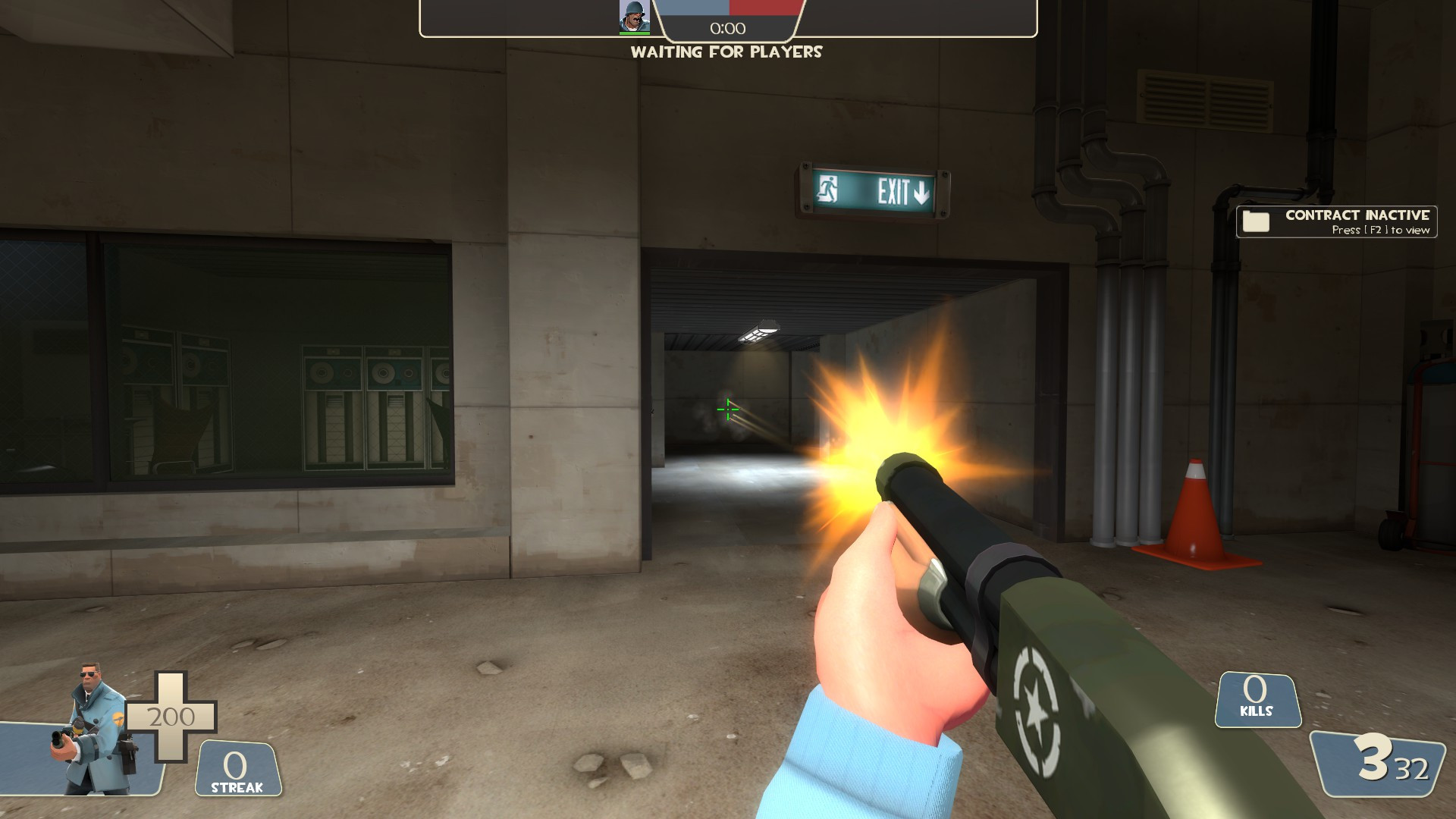Select the Soldier avatar on the round timer
The width and height of the screenshot is (1456, 819).
point(634,17)
